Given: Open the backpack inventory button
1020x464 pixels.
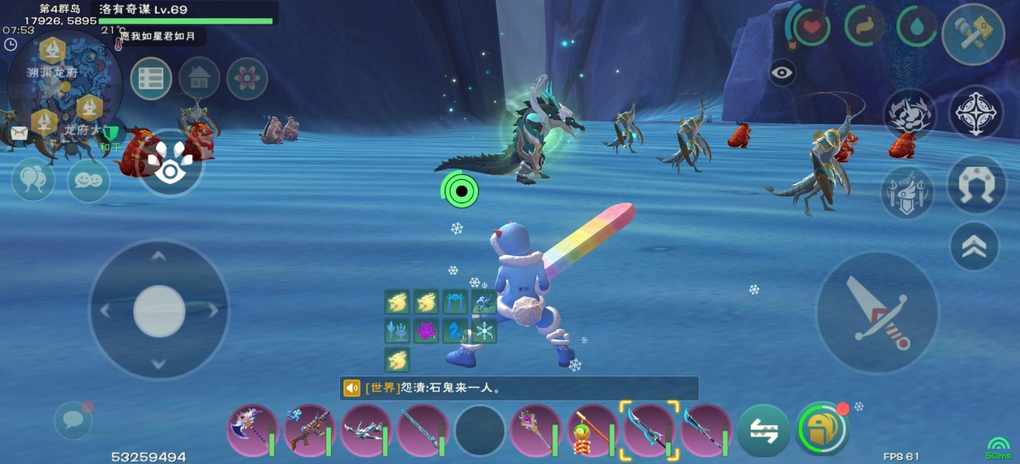Looking at the screenshot, I should click(822, 429).
